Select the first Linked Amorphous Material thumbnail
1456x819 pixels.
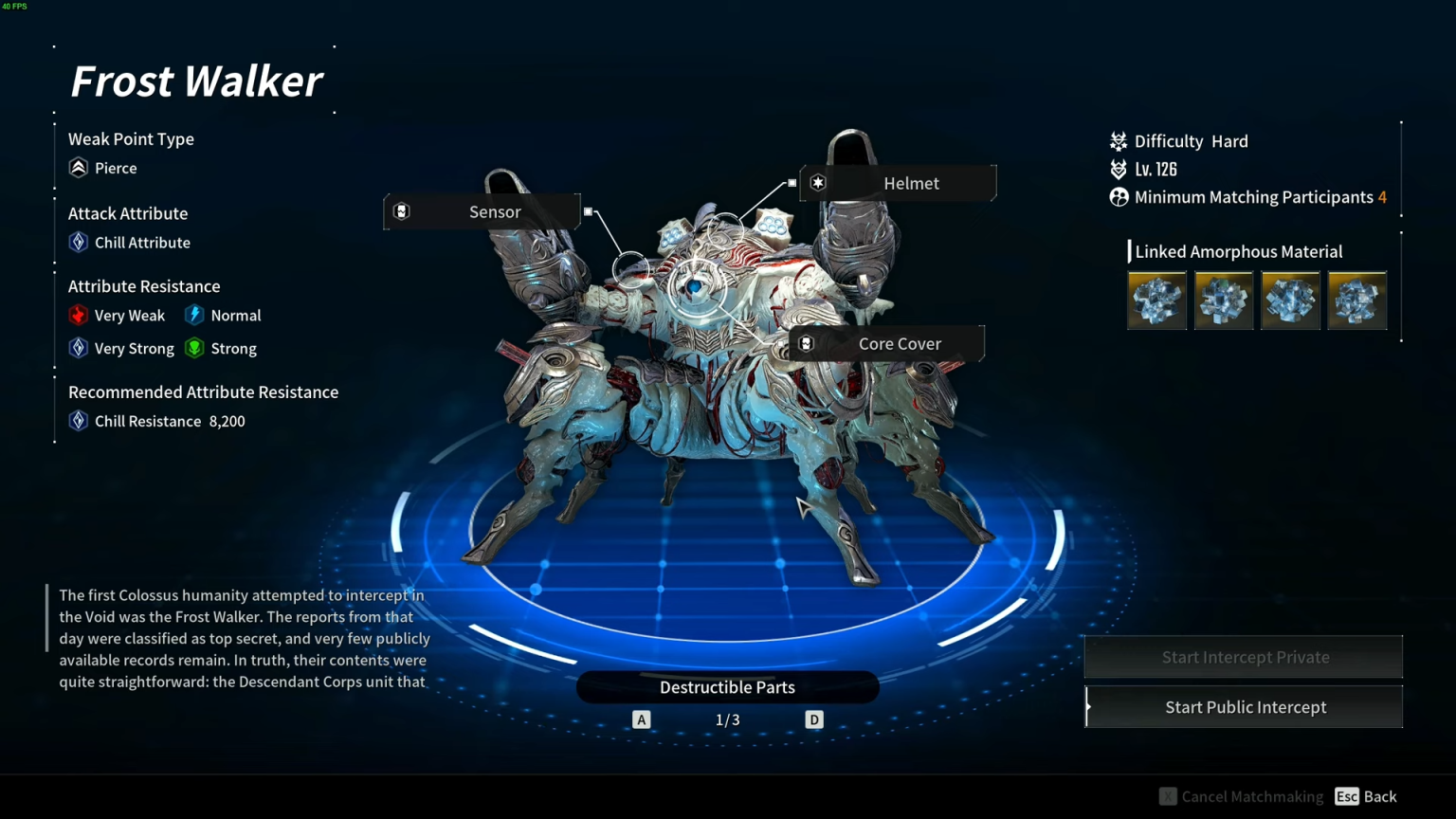tap(1156, 300)
